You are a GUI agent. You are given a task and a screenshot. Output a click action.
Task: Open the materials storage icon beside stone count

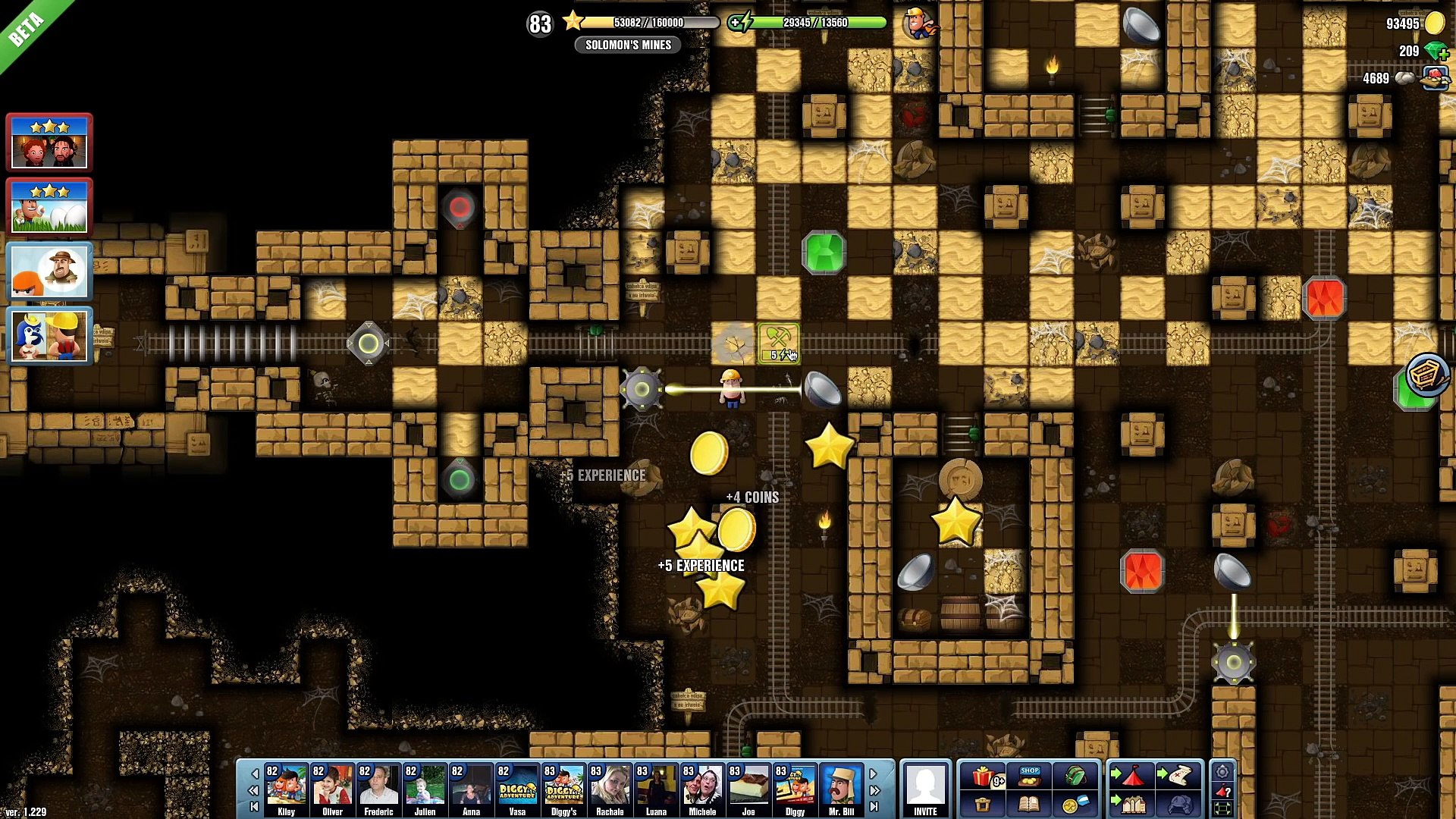[x=1434, y=78]
